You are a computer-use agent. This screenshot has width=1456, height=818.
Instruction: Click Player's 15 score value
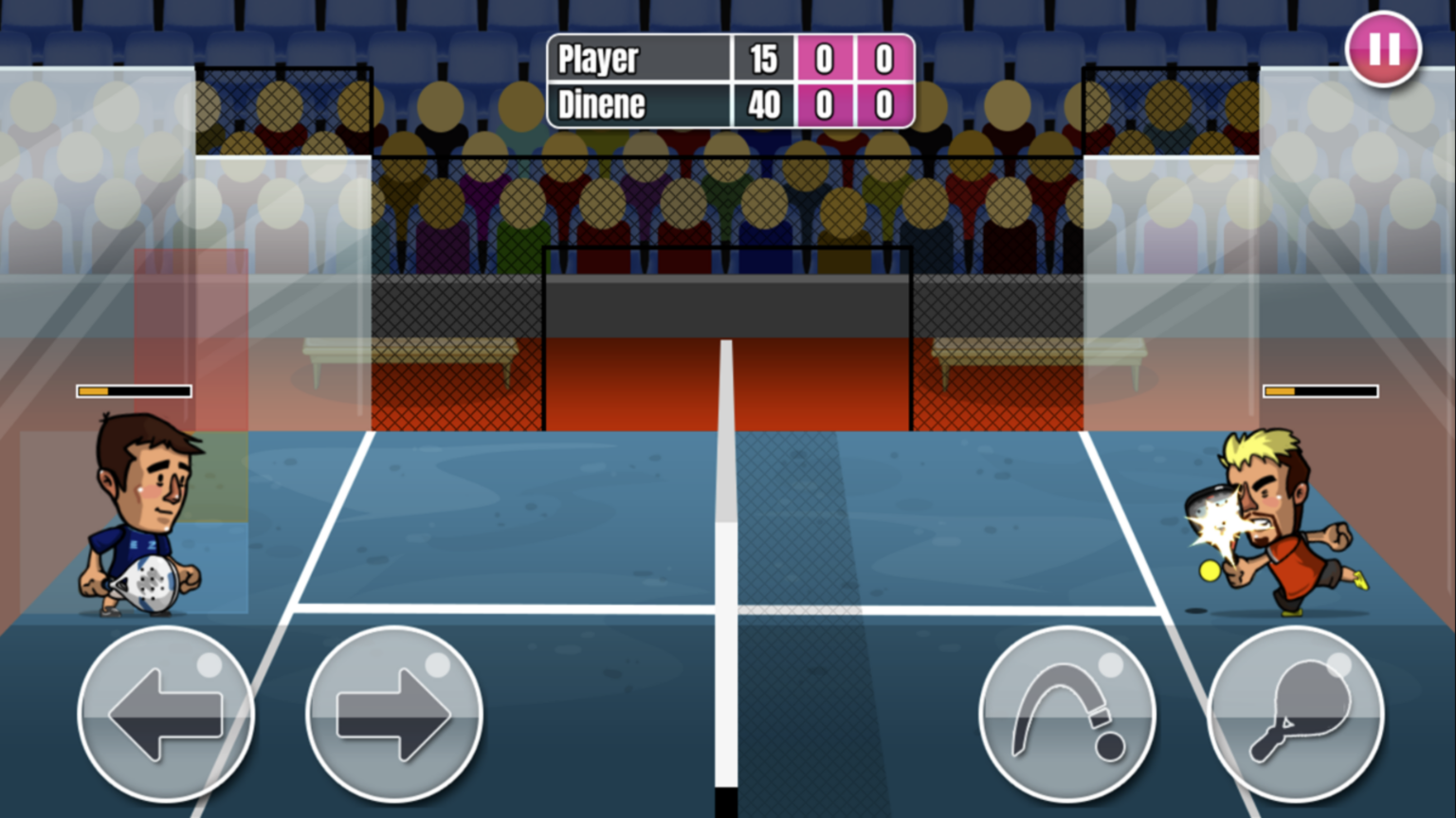(x=763, y=59)
